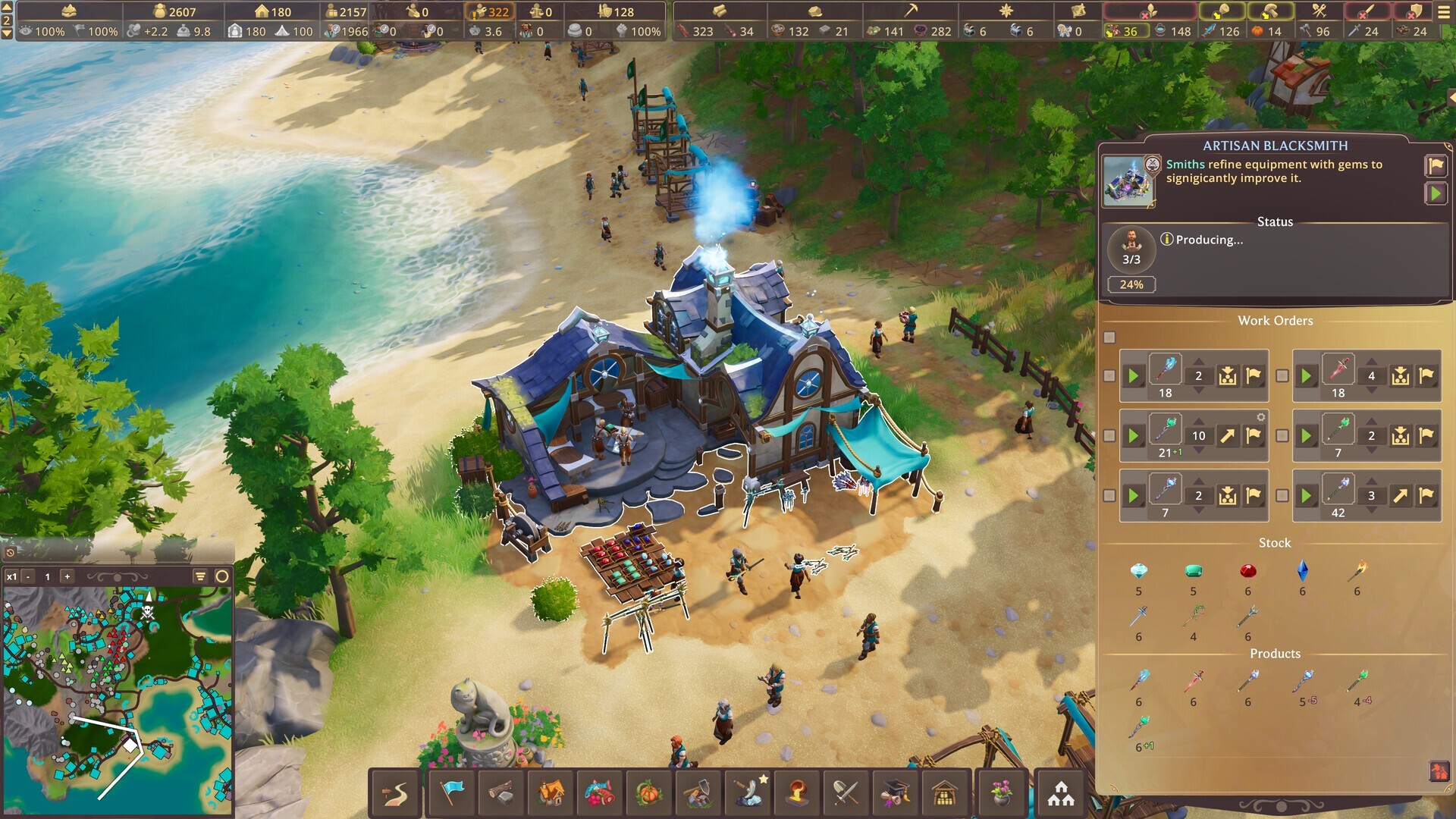Open the blue flag rally tool
This screenshot has height=819, width=1456.
[x=453, y=792]
